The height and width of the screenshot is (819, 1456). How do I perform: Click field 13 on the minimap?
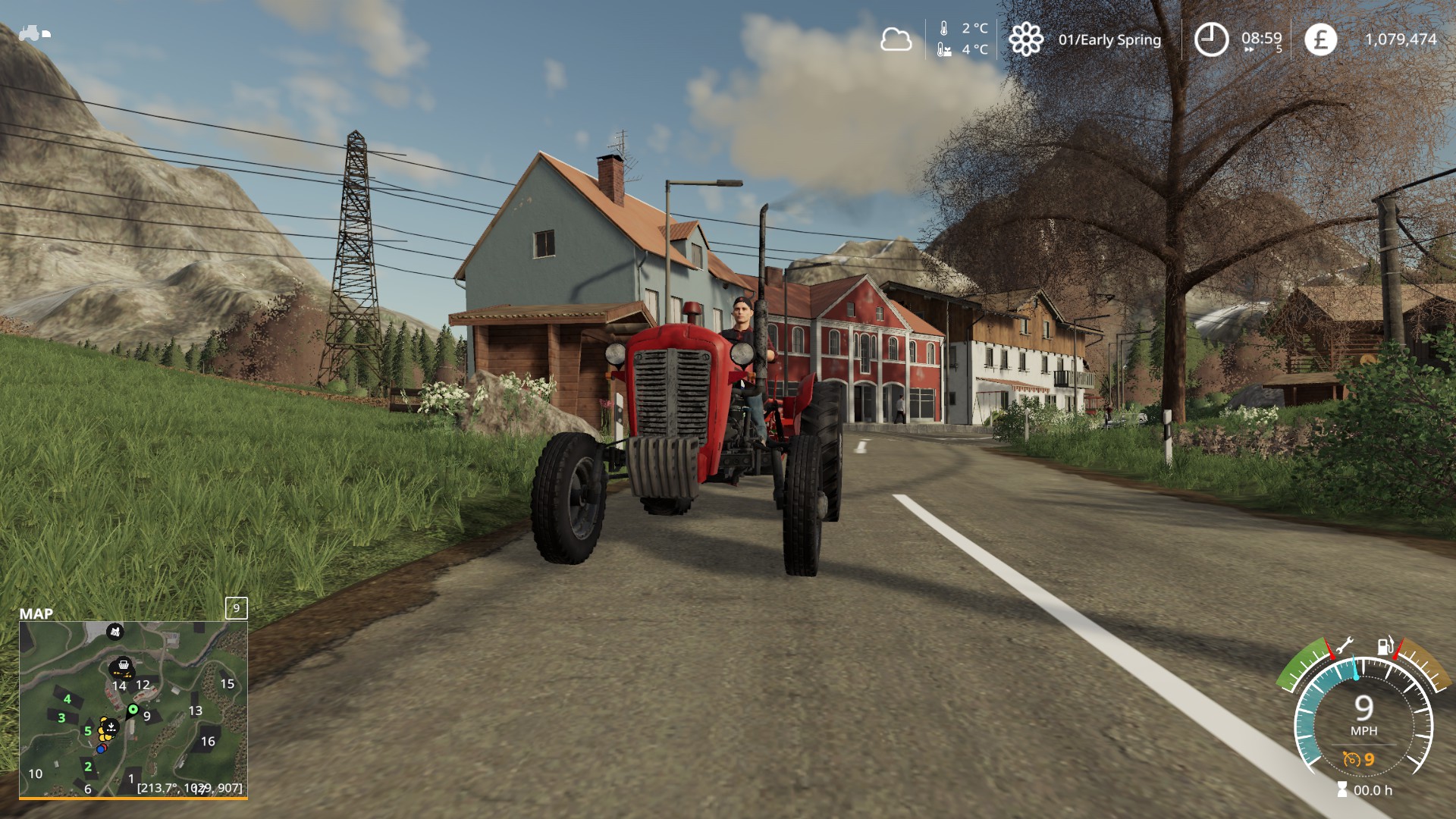pos(196,711)
